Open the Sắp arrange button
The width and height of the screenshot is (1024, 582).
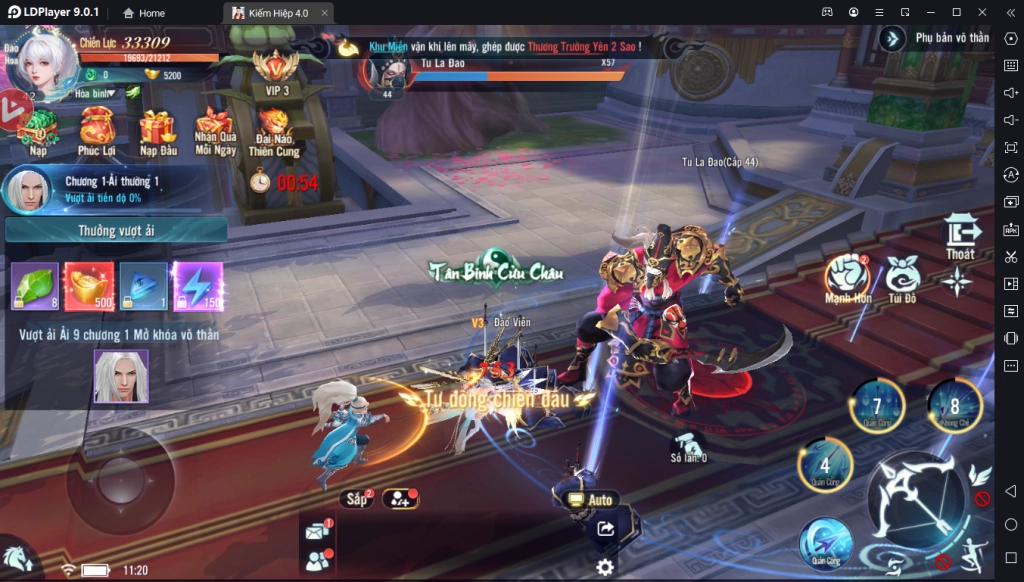pyautogui.click(x=356, y=498)
